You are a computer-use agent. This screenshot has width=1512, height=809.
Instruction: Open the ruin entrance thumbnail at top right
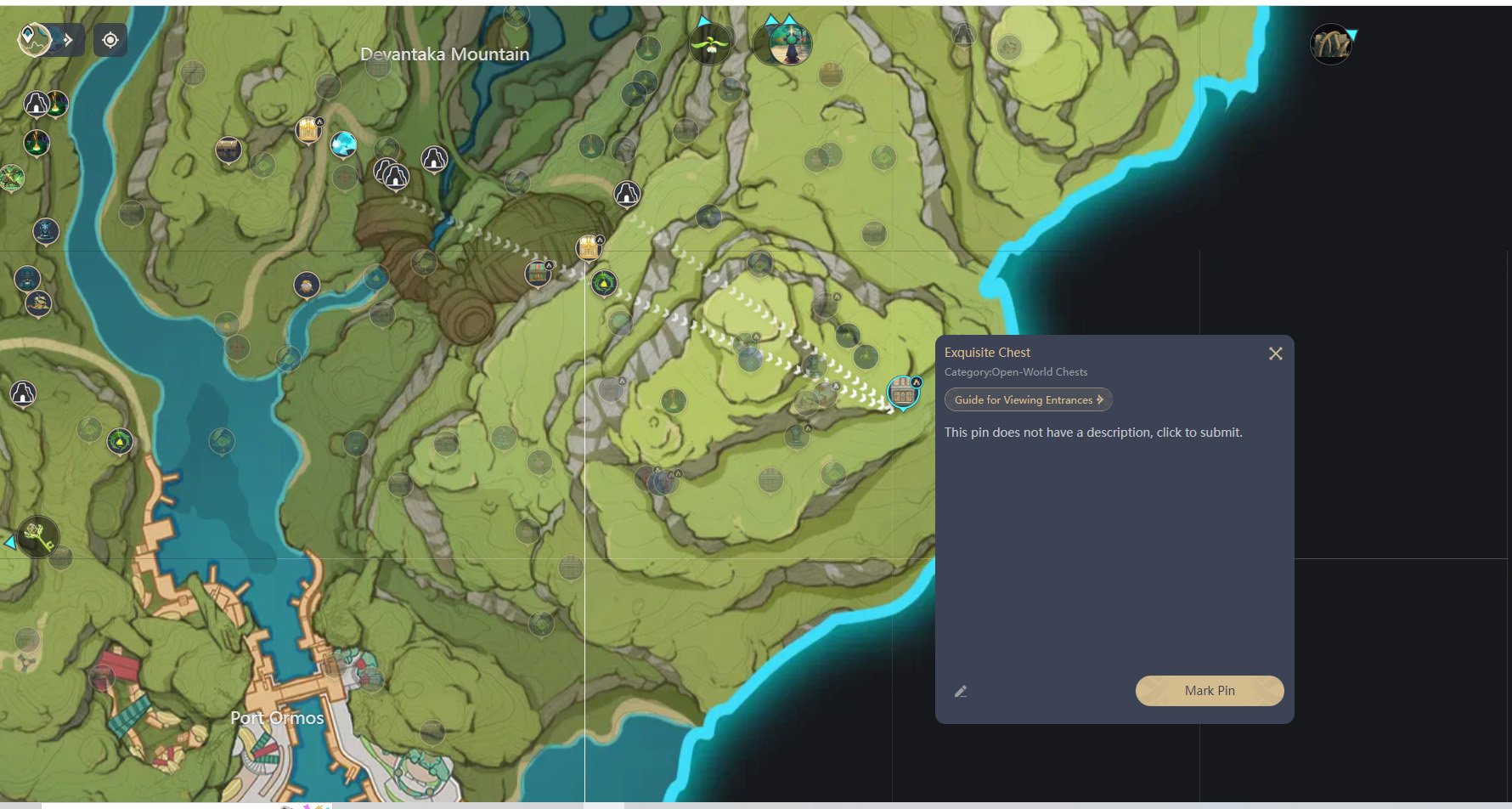click(x=1330, y=44)
